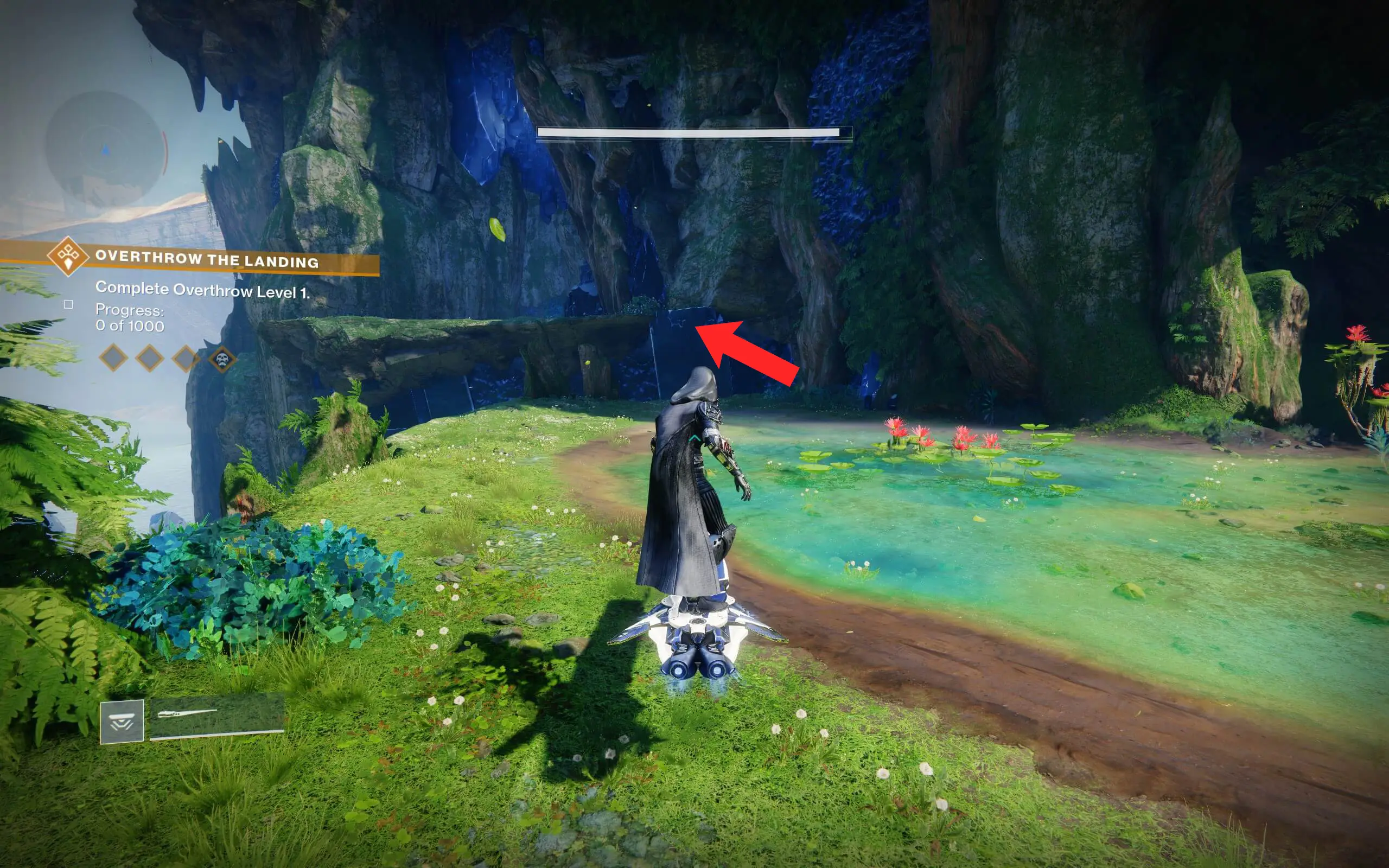Click the Overthrow quest diamond icon
The width and height of the screenshot is (1389, 868).
pyautogui.click(x=69, y=258)
